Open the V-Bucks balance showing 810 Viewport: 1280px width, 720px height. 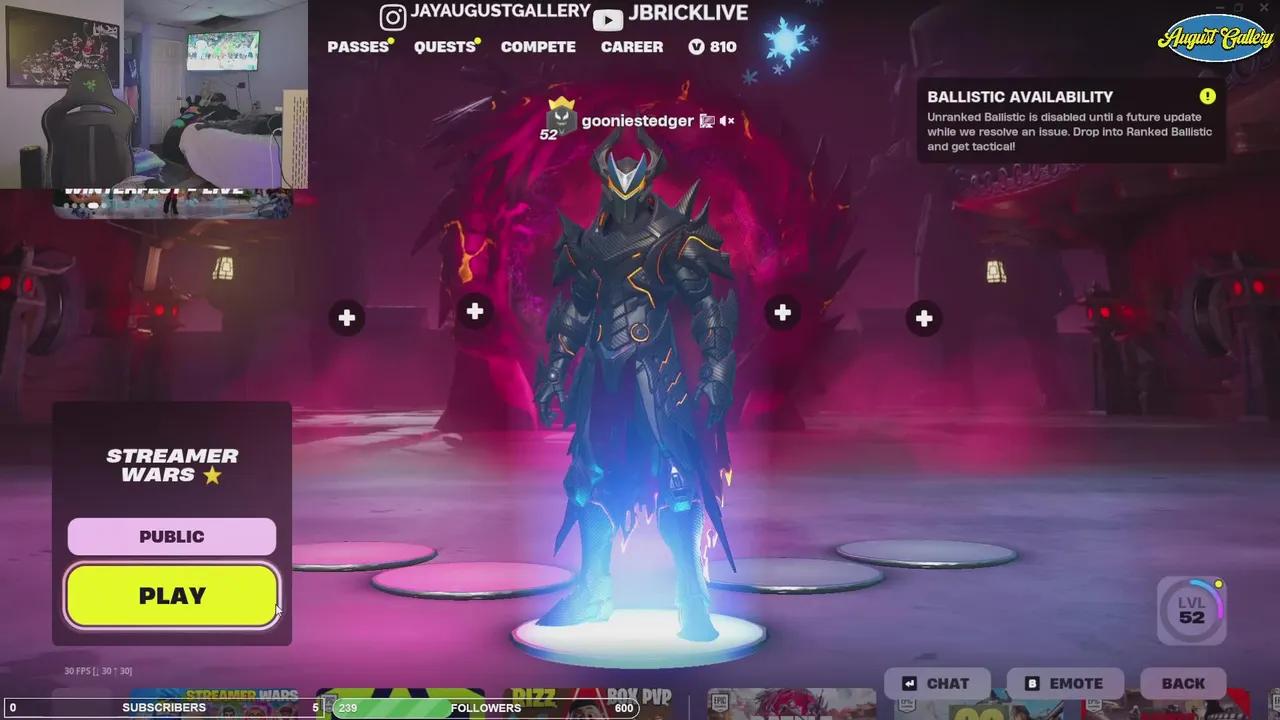click(712, 46)
